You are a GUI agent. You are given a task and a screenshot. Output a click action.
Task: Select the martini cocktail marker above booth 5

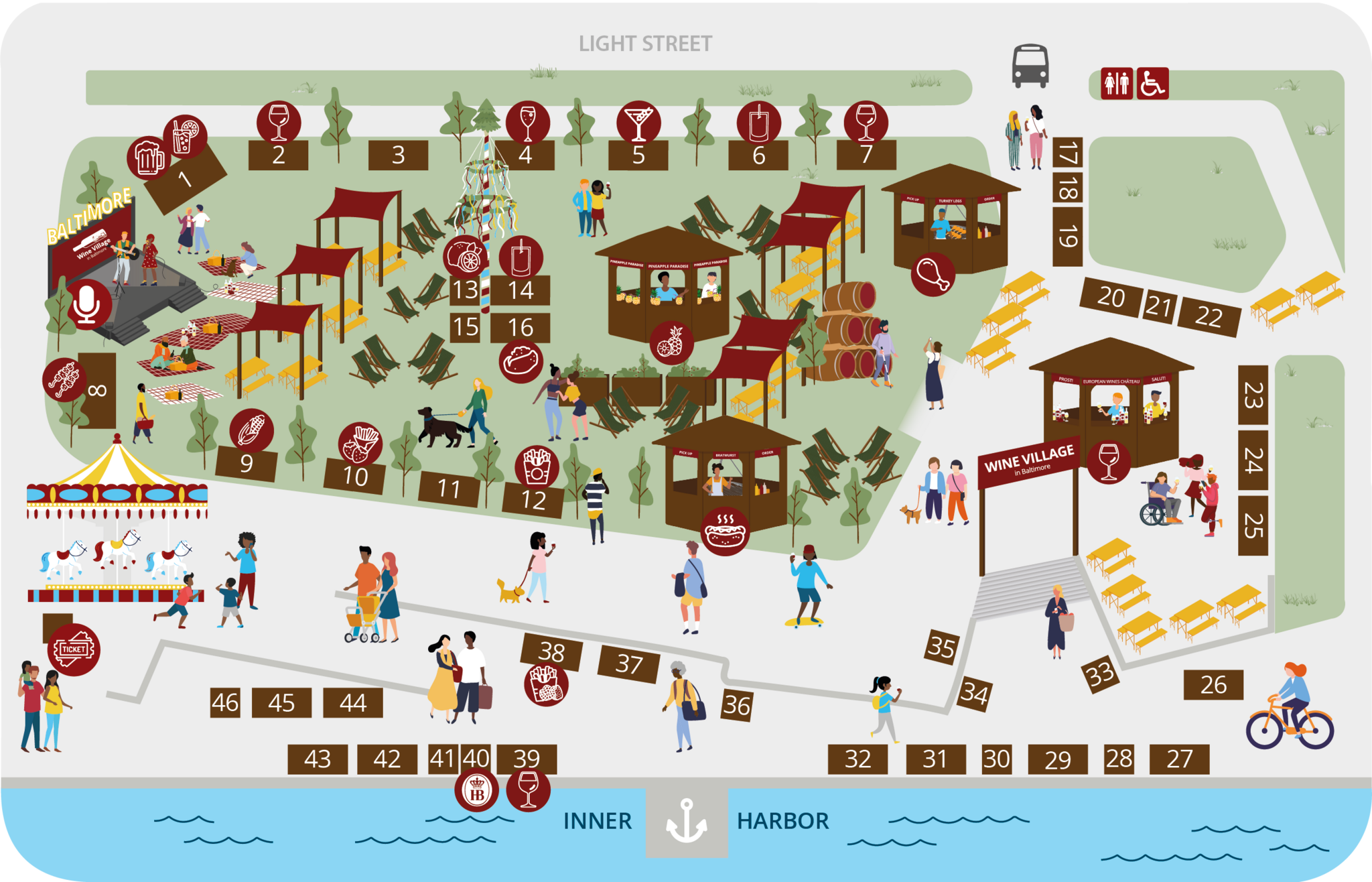638,123
